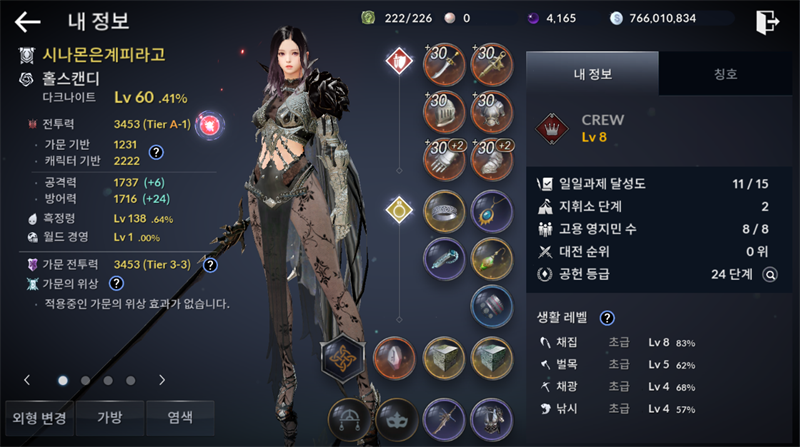Select the +30 curved sword weapon slot
The width and height of the screenshot is (800, 447).
[443, 63]
